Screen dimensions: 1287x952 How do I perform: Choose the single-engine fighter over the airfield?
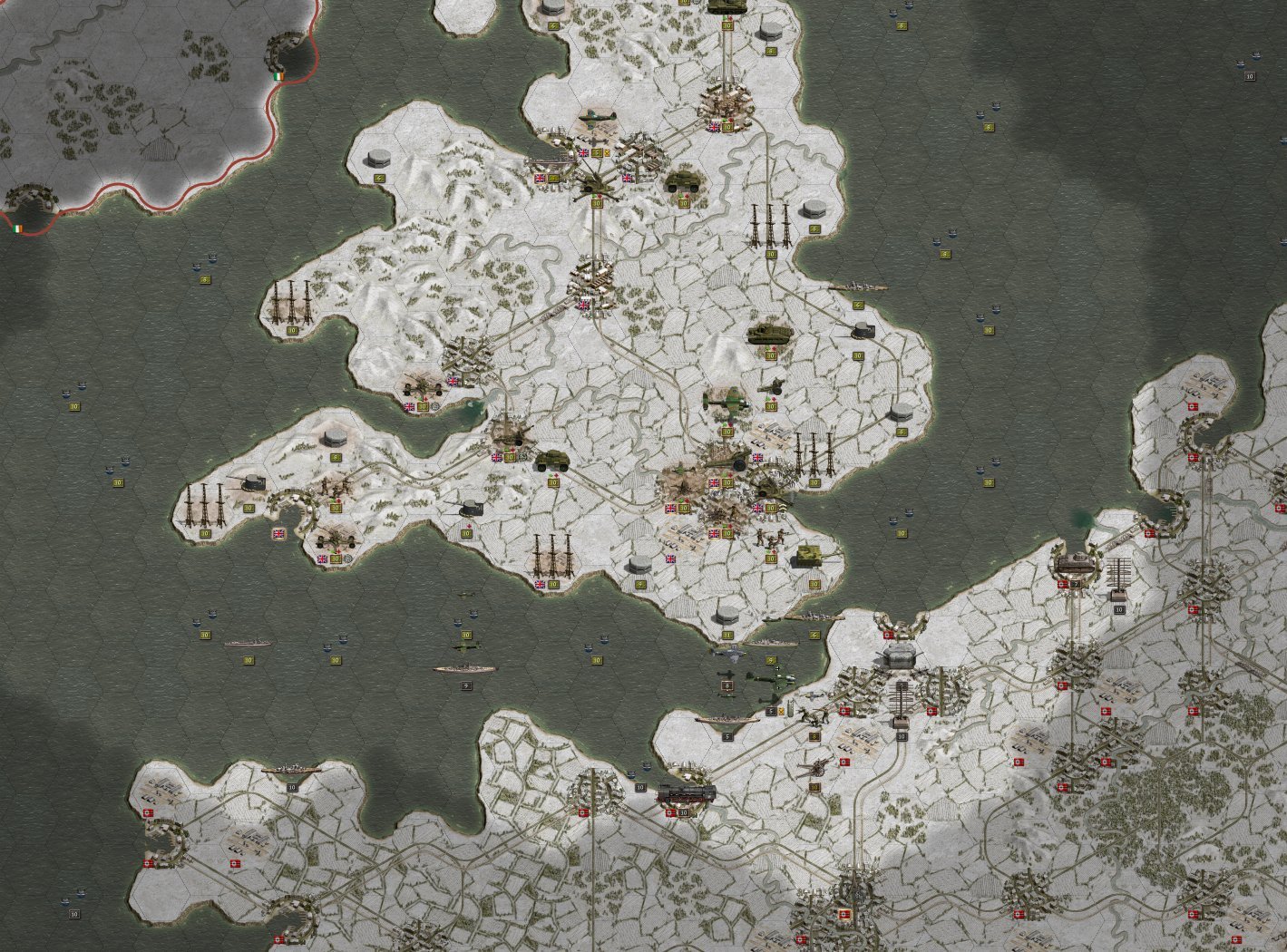coord(596,118)
